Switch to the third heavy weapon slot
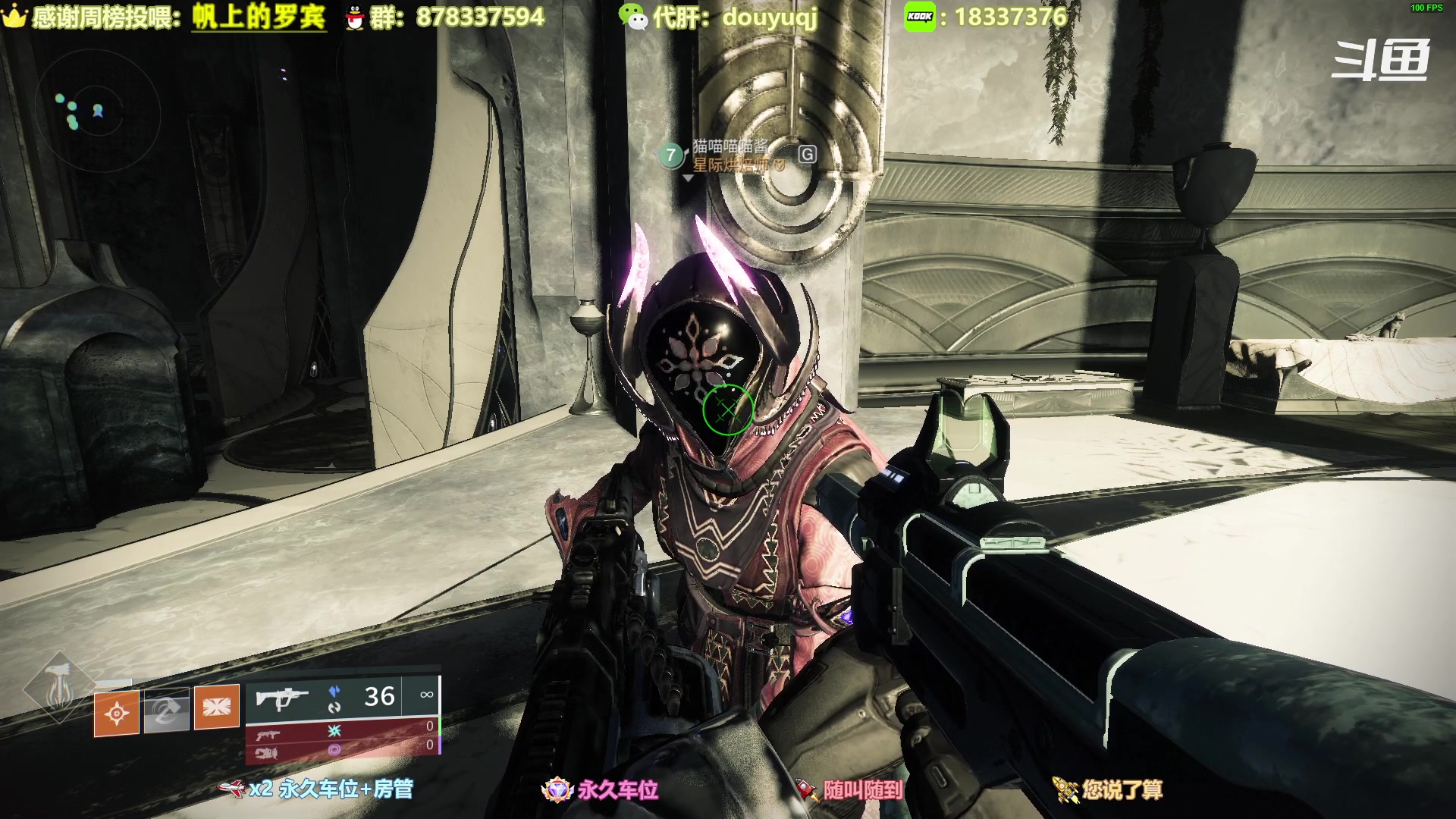The height and width of the screenshot is (819, 1456). click(343, 750)
